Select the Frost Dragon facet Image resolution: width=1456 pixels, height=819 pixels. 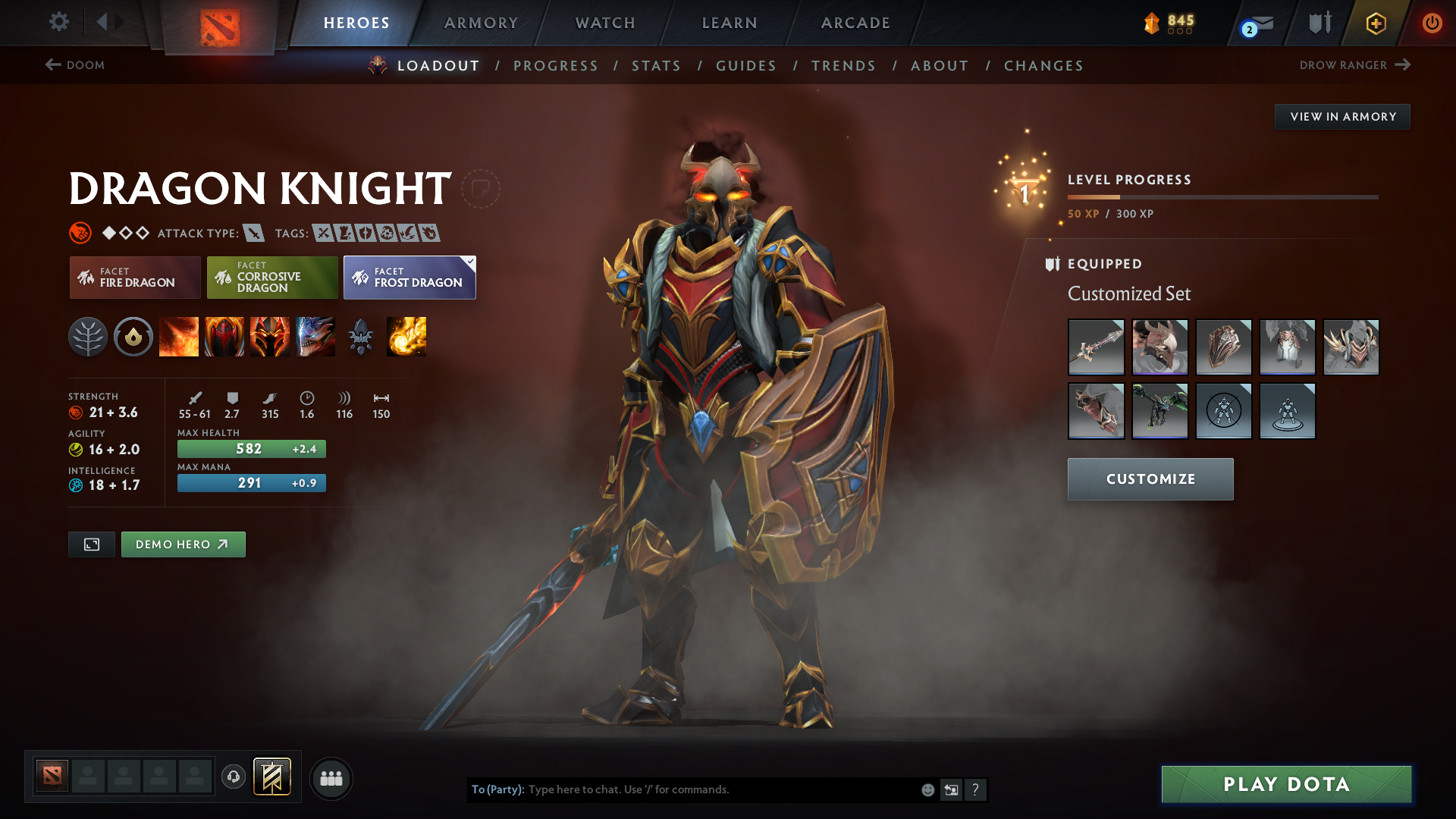(x=409, y=278)
